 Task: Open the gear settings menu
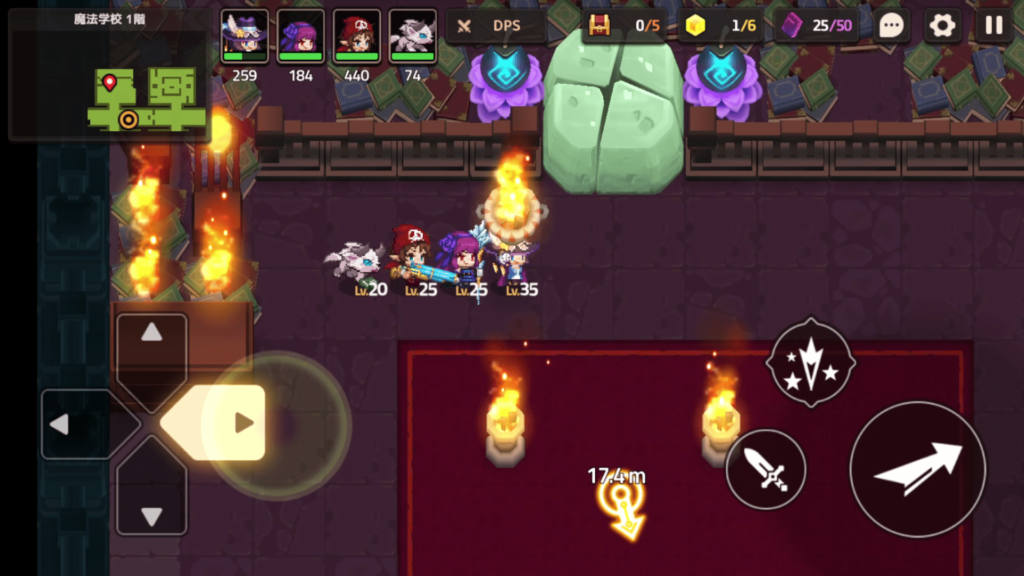tap(942, 26)
